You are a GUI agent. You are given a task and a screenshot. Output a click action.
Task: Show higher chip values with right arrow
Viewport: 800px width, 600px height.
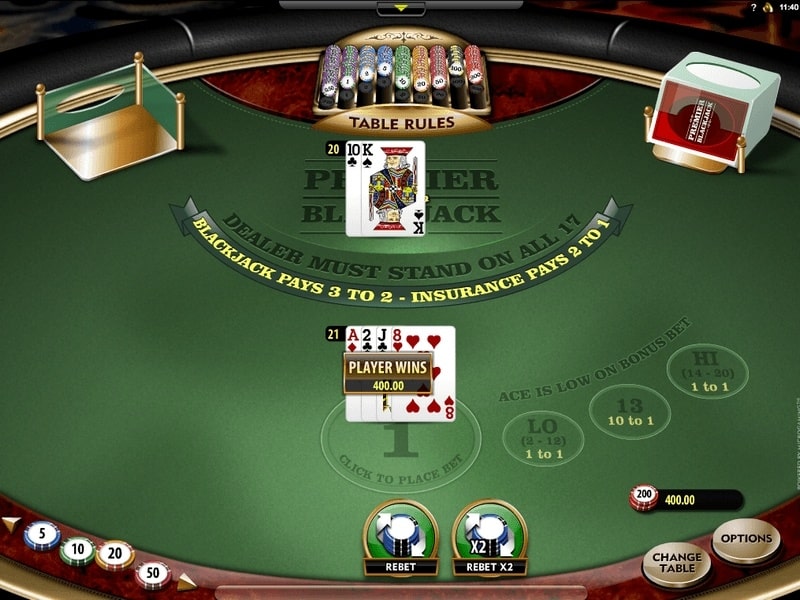point(187,580)
